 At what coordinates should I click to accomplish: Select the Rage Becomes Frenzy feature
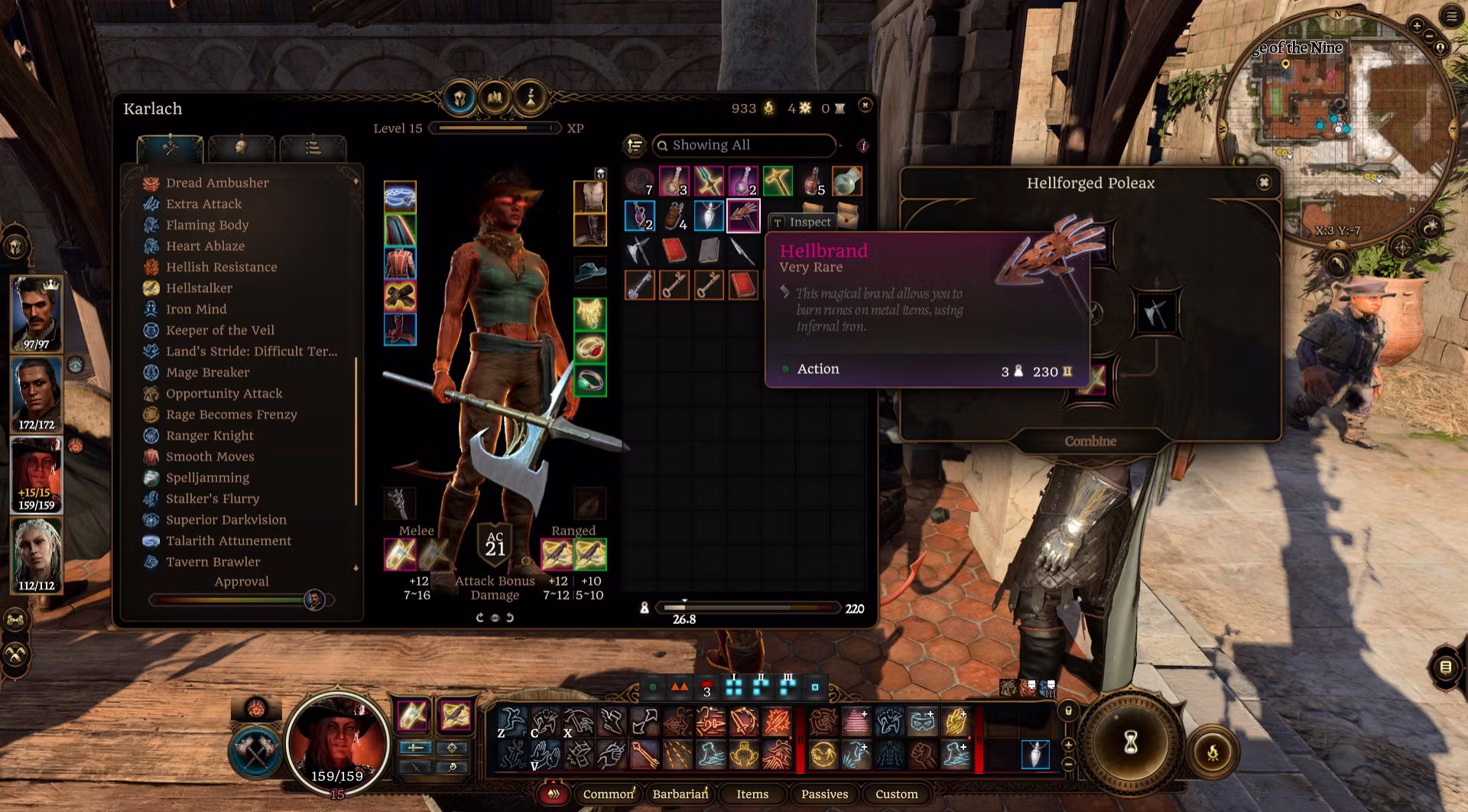point(231,414)
